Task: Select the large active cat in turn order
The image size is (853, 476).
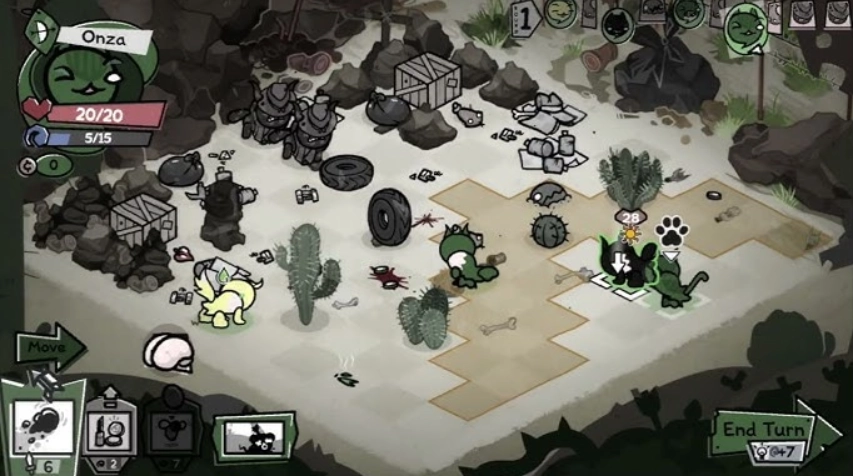Action: (743, 26)
